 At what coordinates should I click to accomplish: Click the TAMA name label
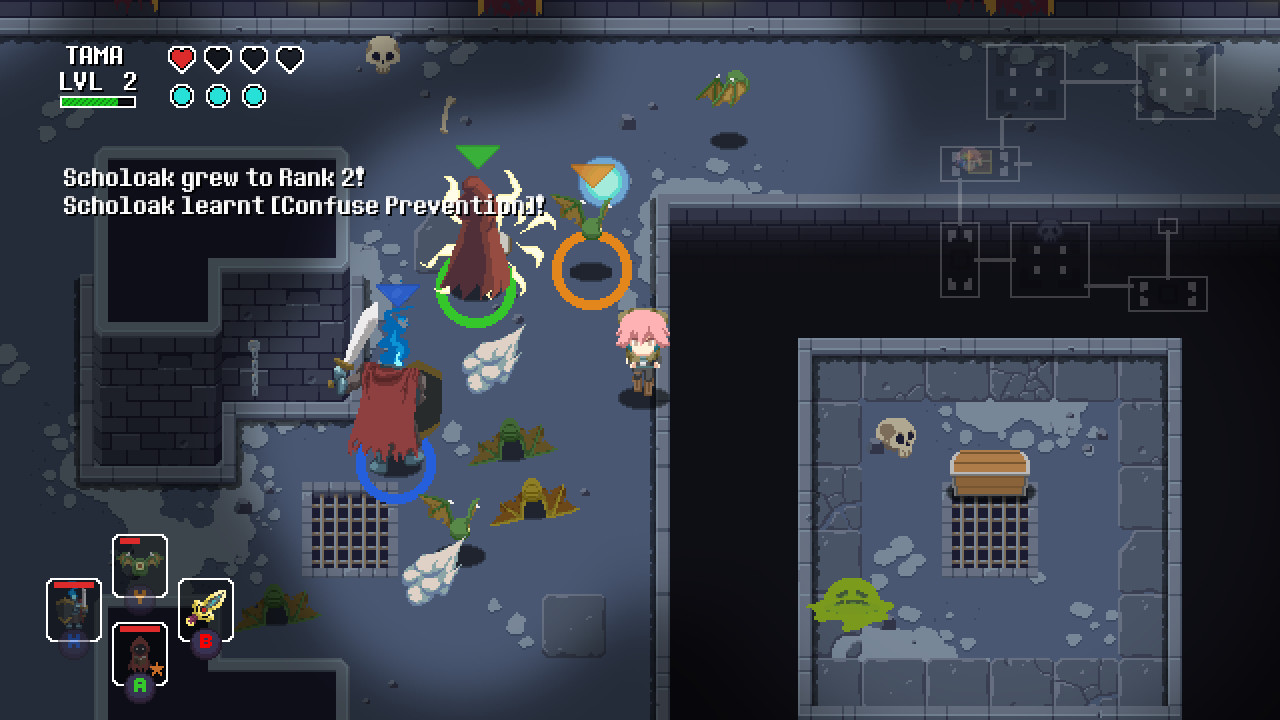click(x=95, y=57)
